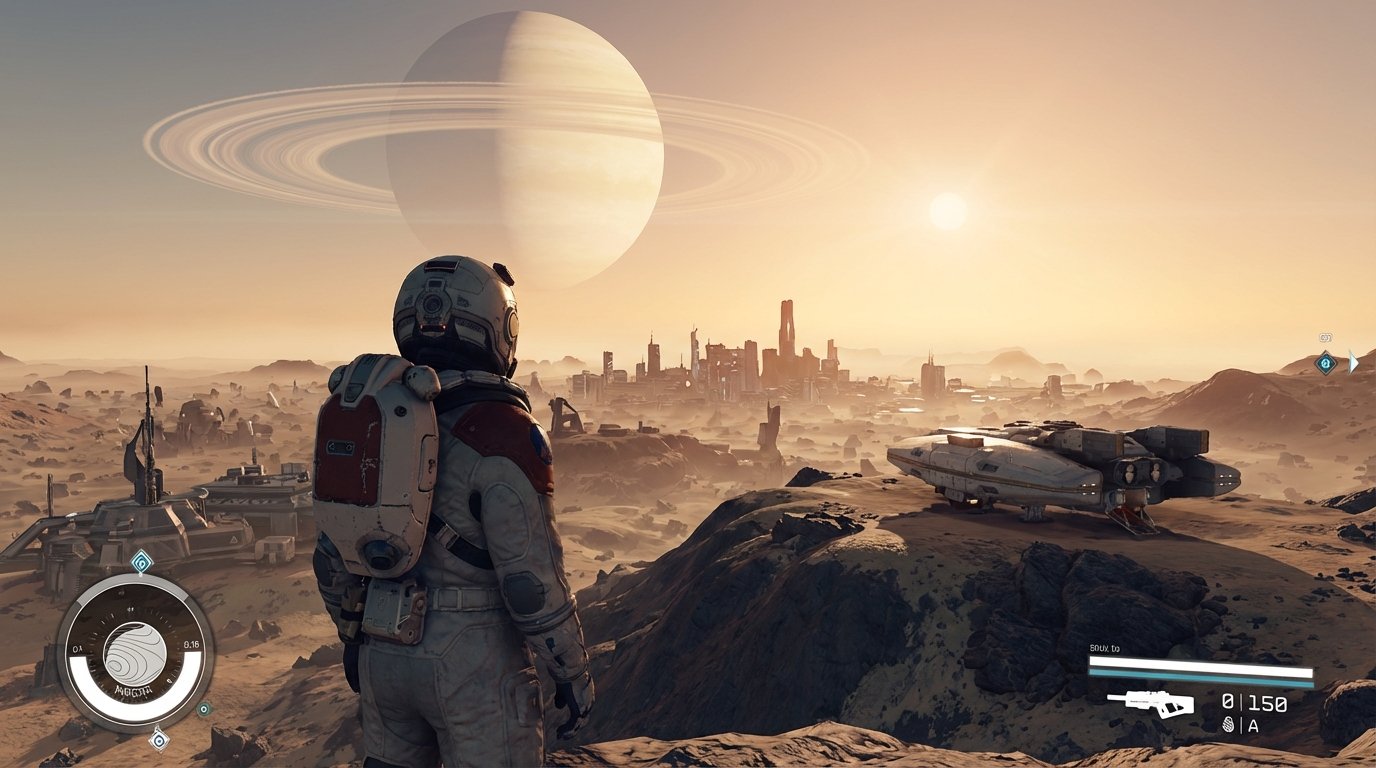Expand the white arrow indicator at screen right edge
The height and width of the screenshot is (768, 1376).
point(1353,362)
